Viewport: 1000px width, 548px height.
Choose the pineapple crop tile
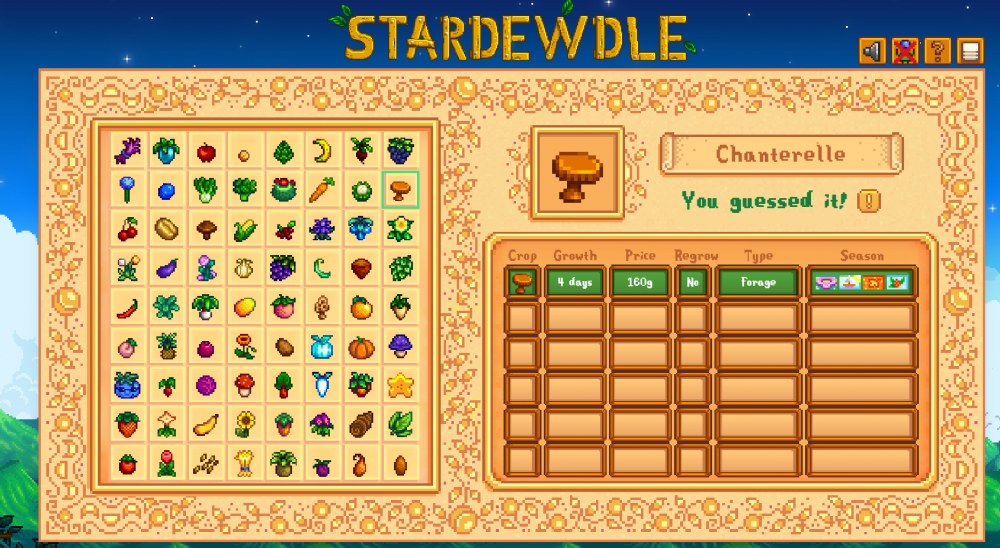tap(166, 347)
